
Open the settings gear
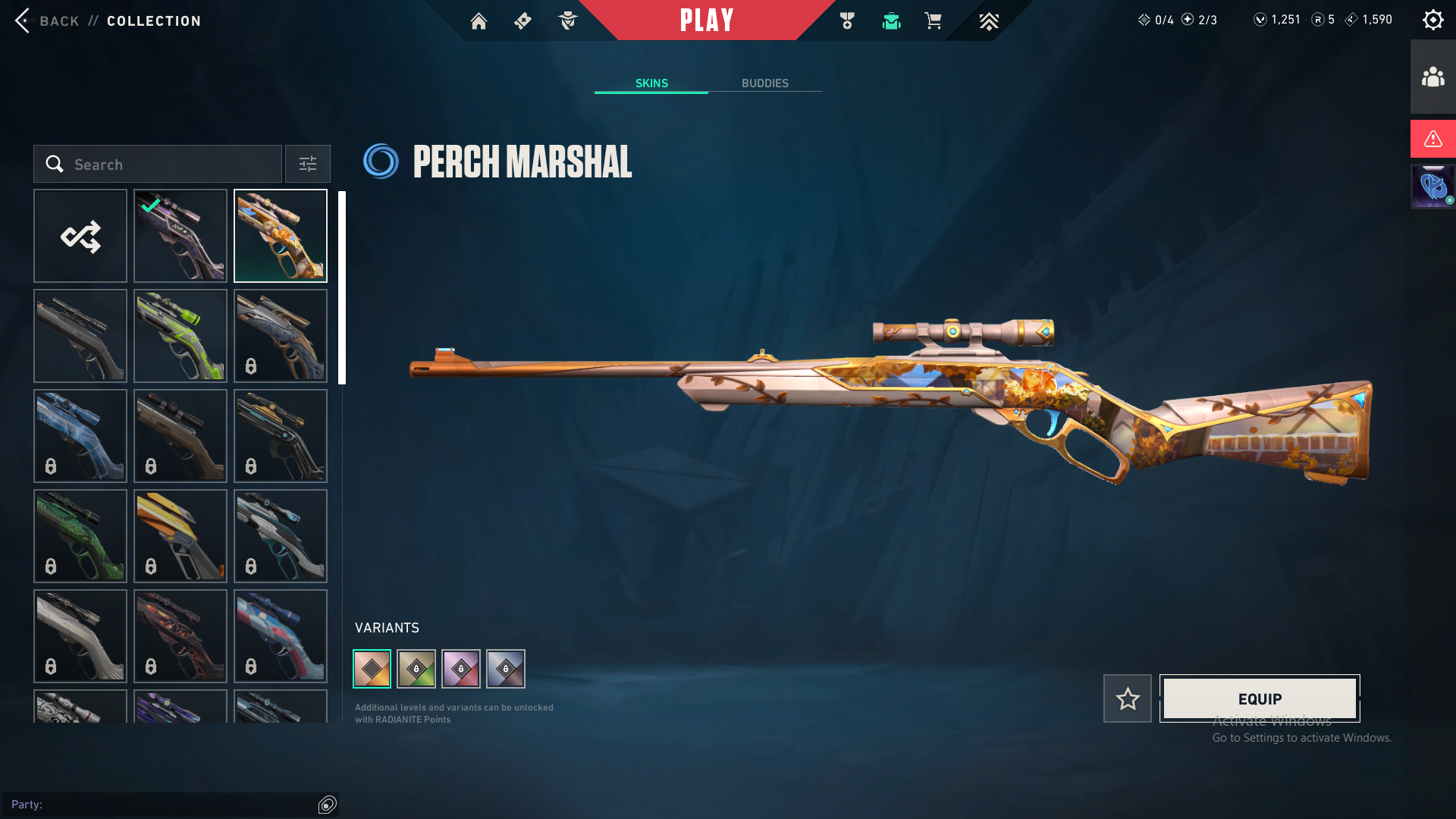(1432, 20)
